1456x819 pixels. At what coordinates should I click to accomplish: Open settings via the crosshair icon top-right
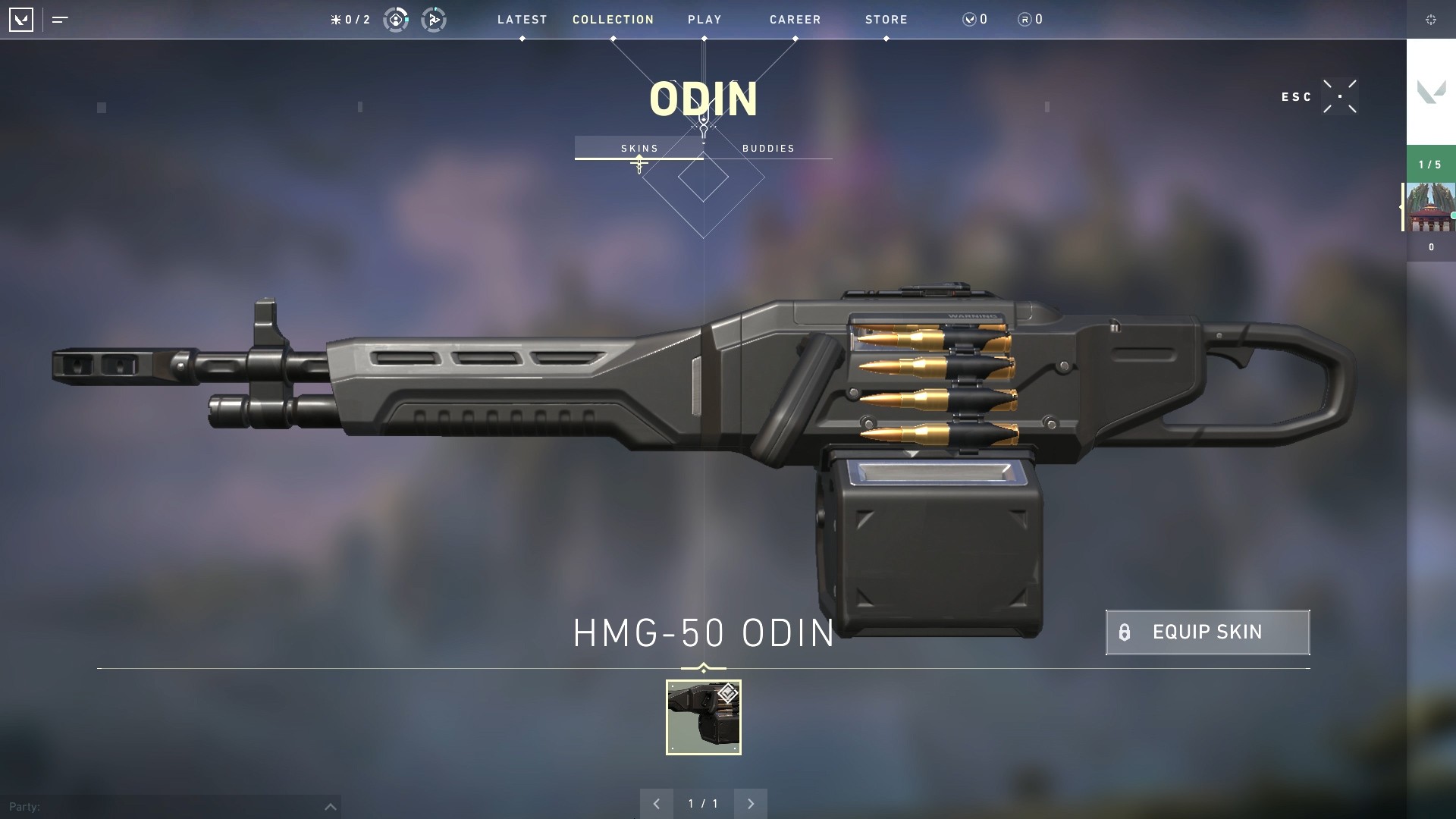(x=1432, y=20)
